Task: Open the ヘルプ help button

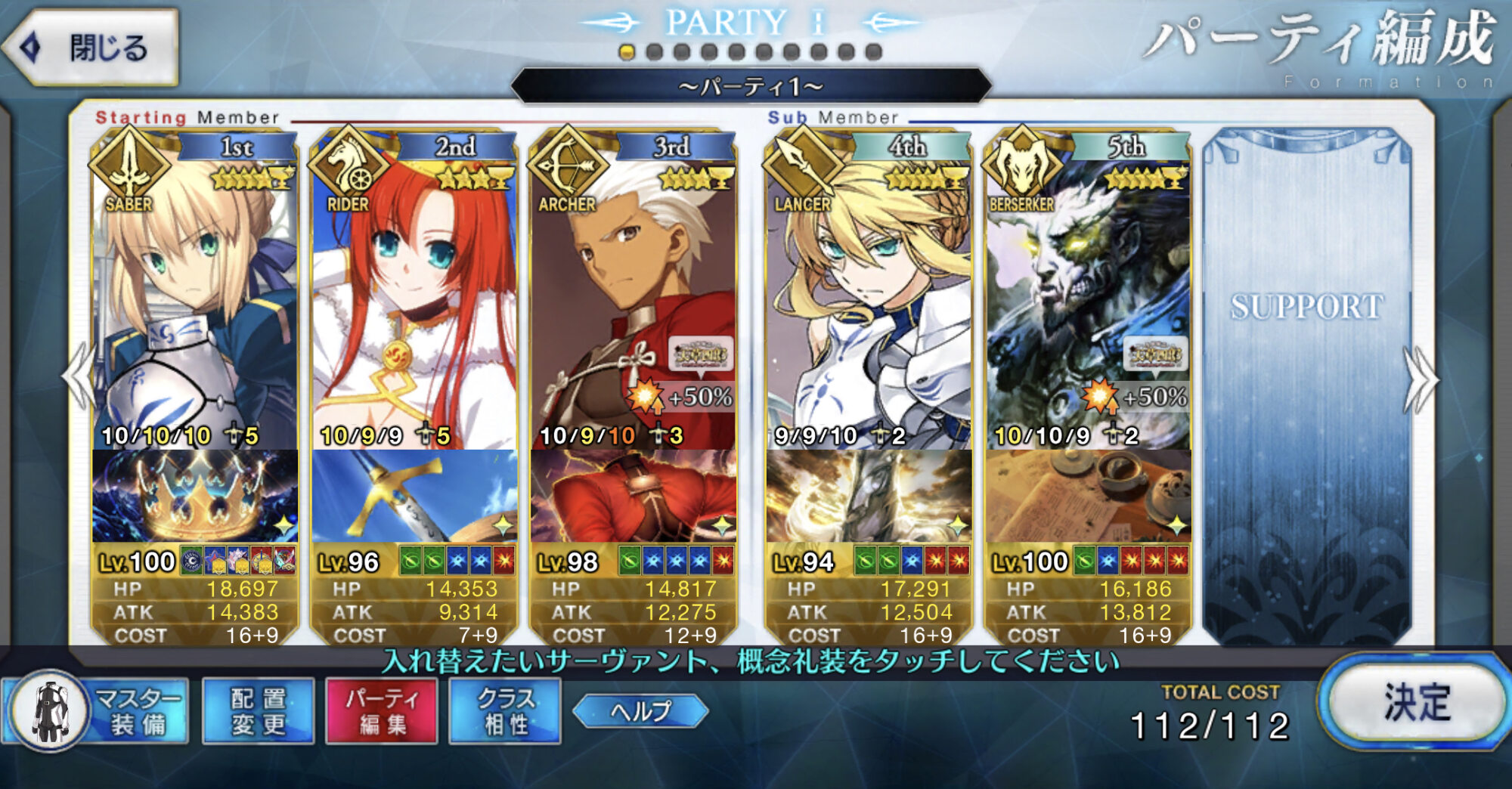Action: click(640, 711)
